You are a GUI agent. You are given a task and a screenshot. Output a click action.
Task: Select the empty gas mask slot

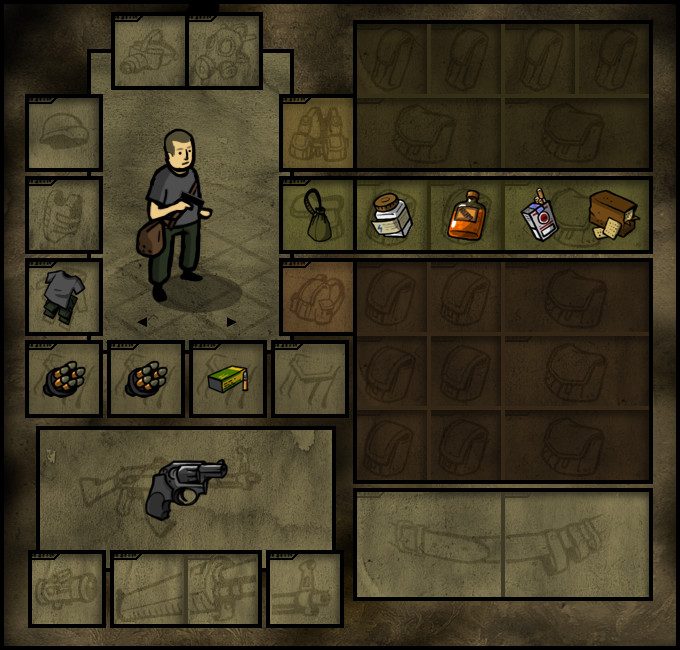tap(224, 51)
